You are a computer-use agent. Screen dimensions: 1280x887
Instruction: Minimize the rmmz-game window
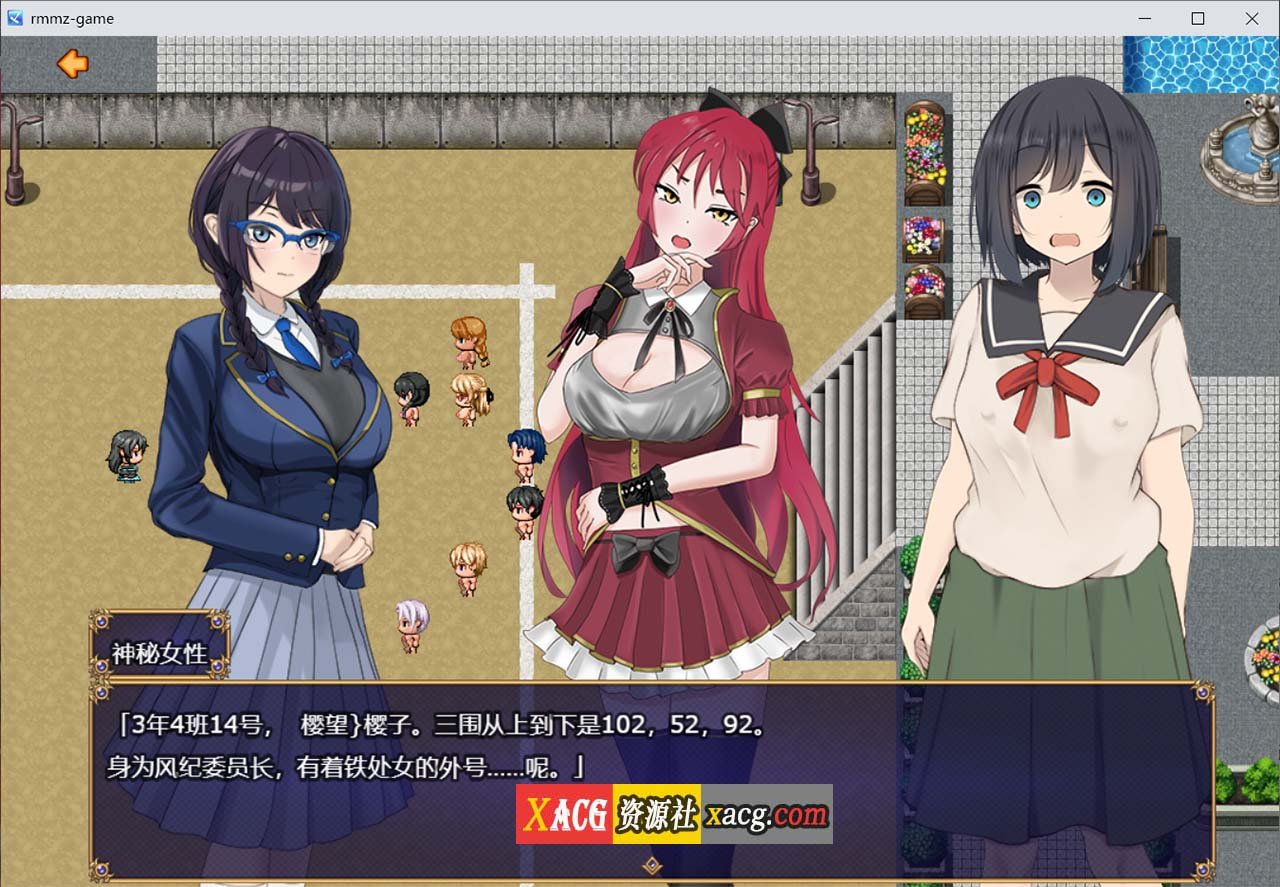1143,18
